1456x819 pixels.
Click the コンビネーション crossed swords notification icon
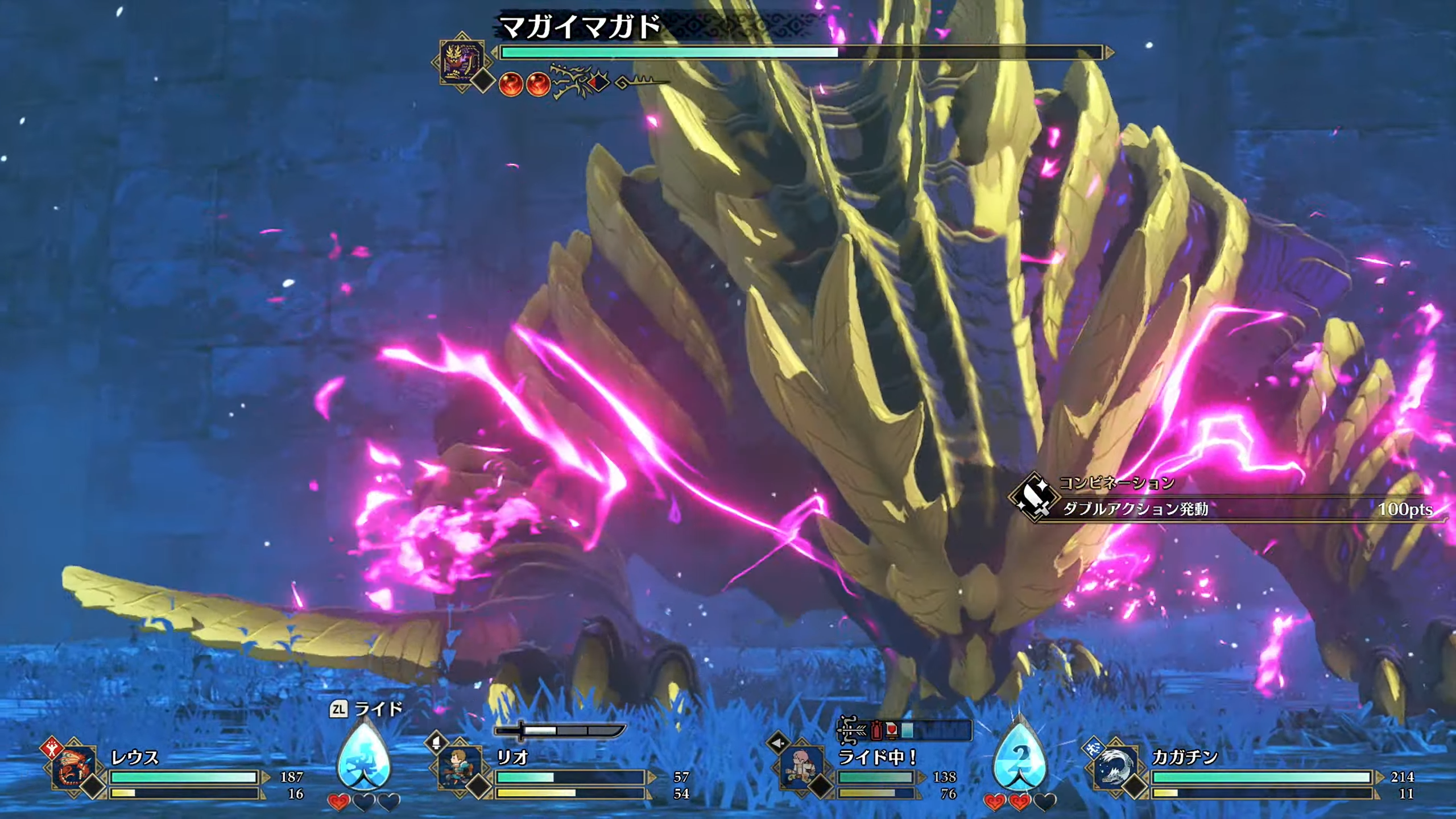coord(1034,497)
